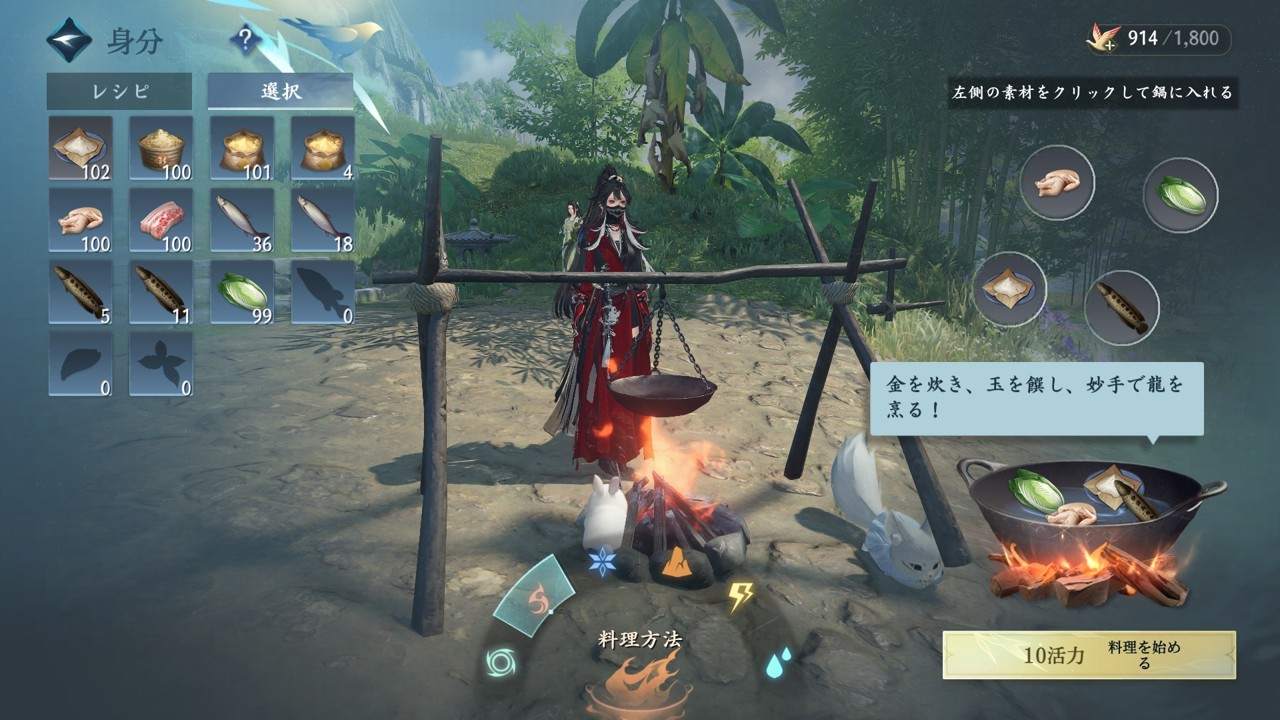Choose the lightning bolt cooking method
The height and width of the screenshot is (720, 1280).
point(740,596)
